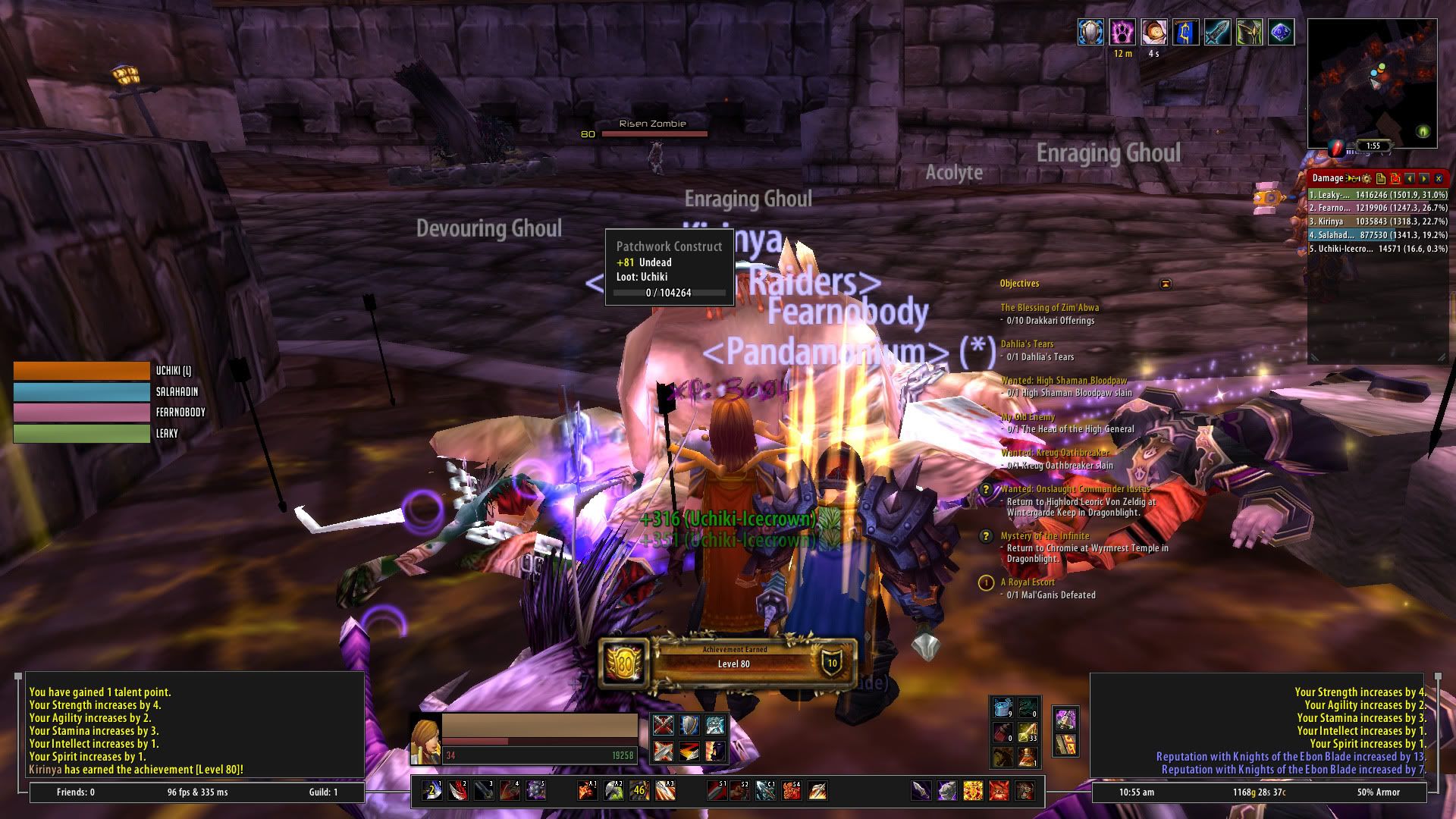Click the blue banner buff icon
Image resolution: width=1456 pixels, height=819 pixels.
1186,33
